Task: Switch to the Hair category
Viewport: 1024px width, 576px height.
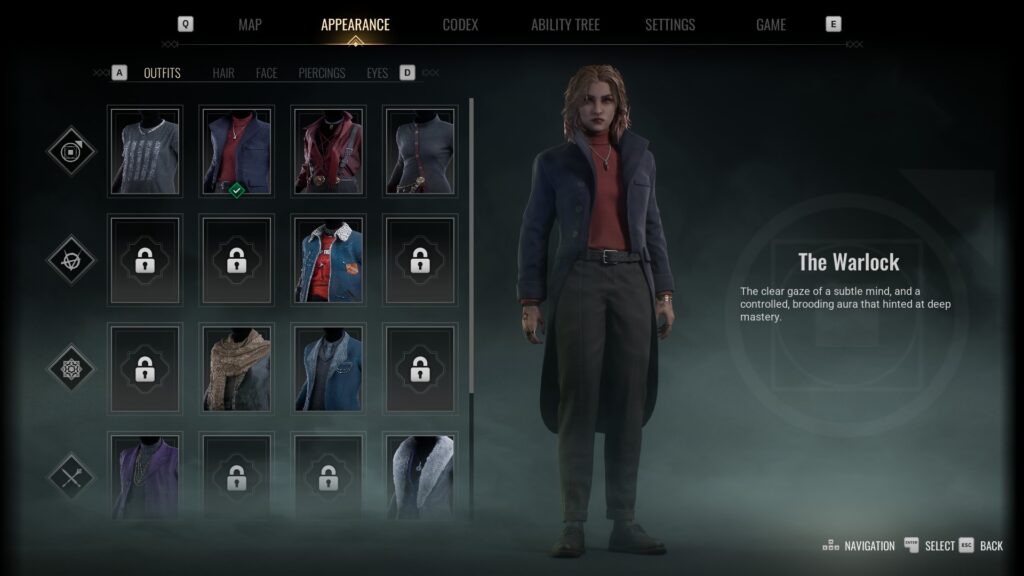Action: 223,73
